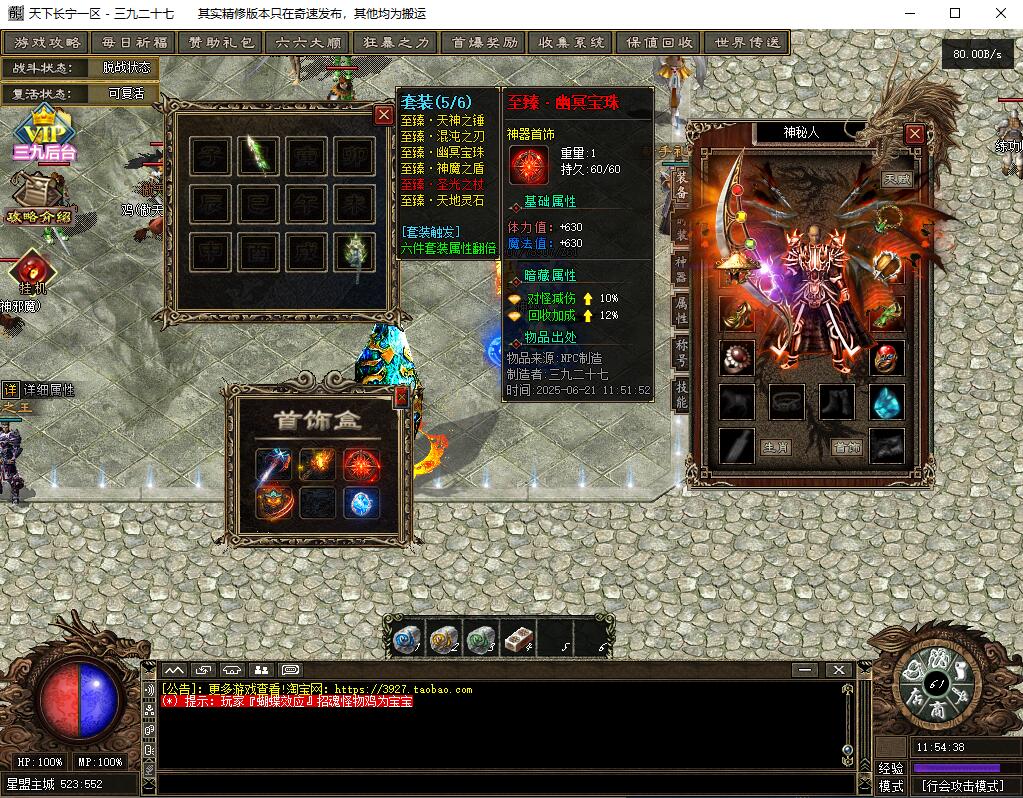Open the 保值回收 recycle menu
Viewport: 1023px width, 798px height.
point(659,43)
